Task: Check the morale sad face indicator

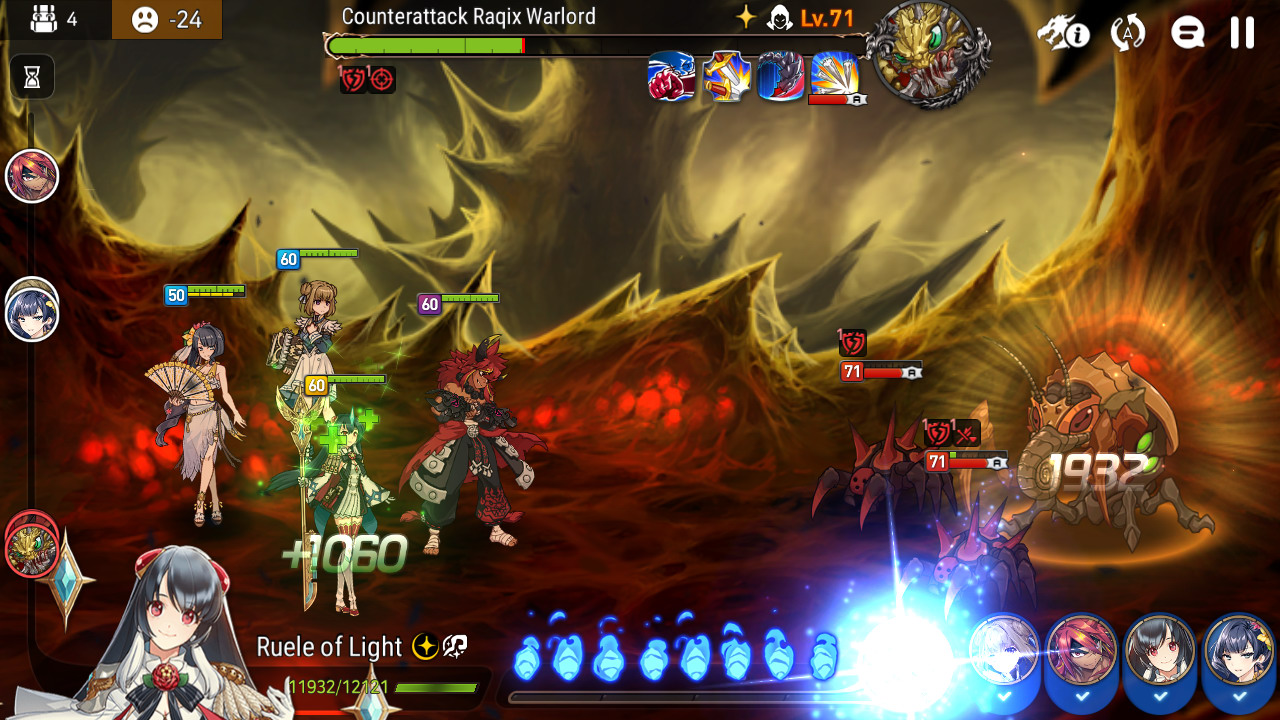Action: coord(146,19)
